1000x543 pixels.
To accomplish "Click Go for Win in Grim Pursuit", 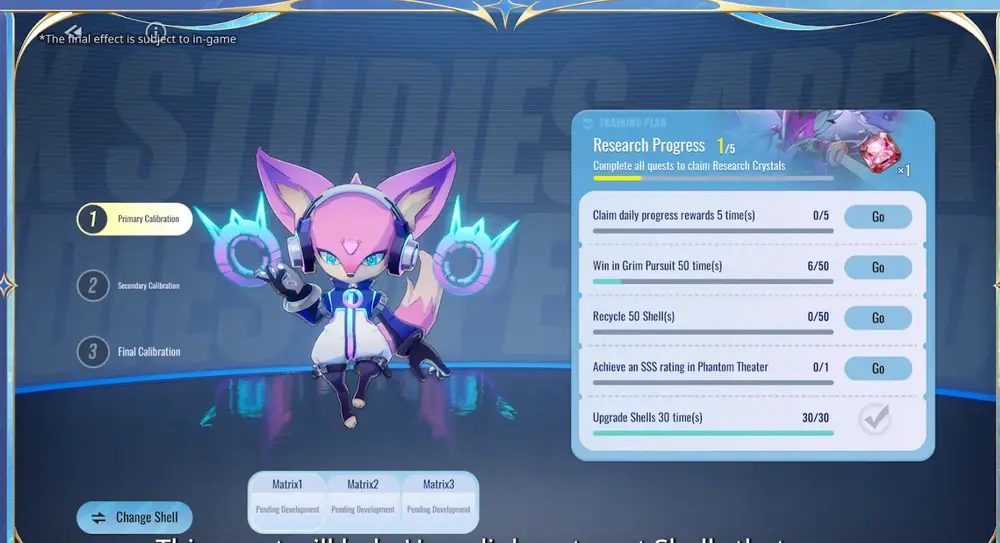I will point(877,267).
